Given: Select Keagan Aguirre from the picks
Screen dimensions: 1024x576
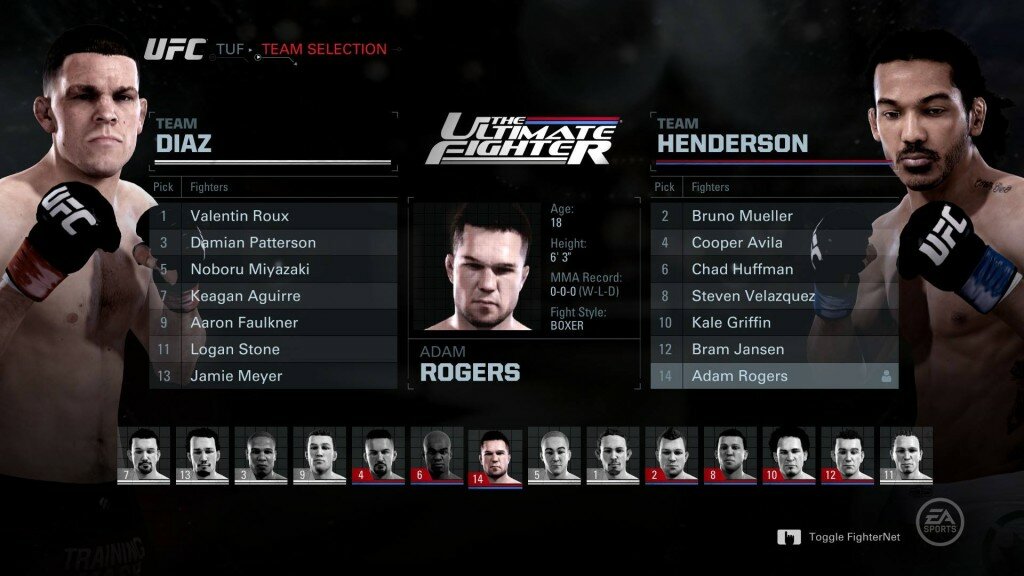Looking at the screenshot, I should pos(272,296).
